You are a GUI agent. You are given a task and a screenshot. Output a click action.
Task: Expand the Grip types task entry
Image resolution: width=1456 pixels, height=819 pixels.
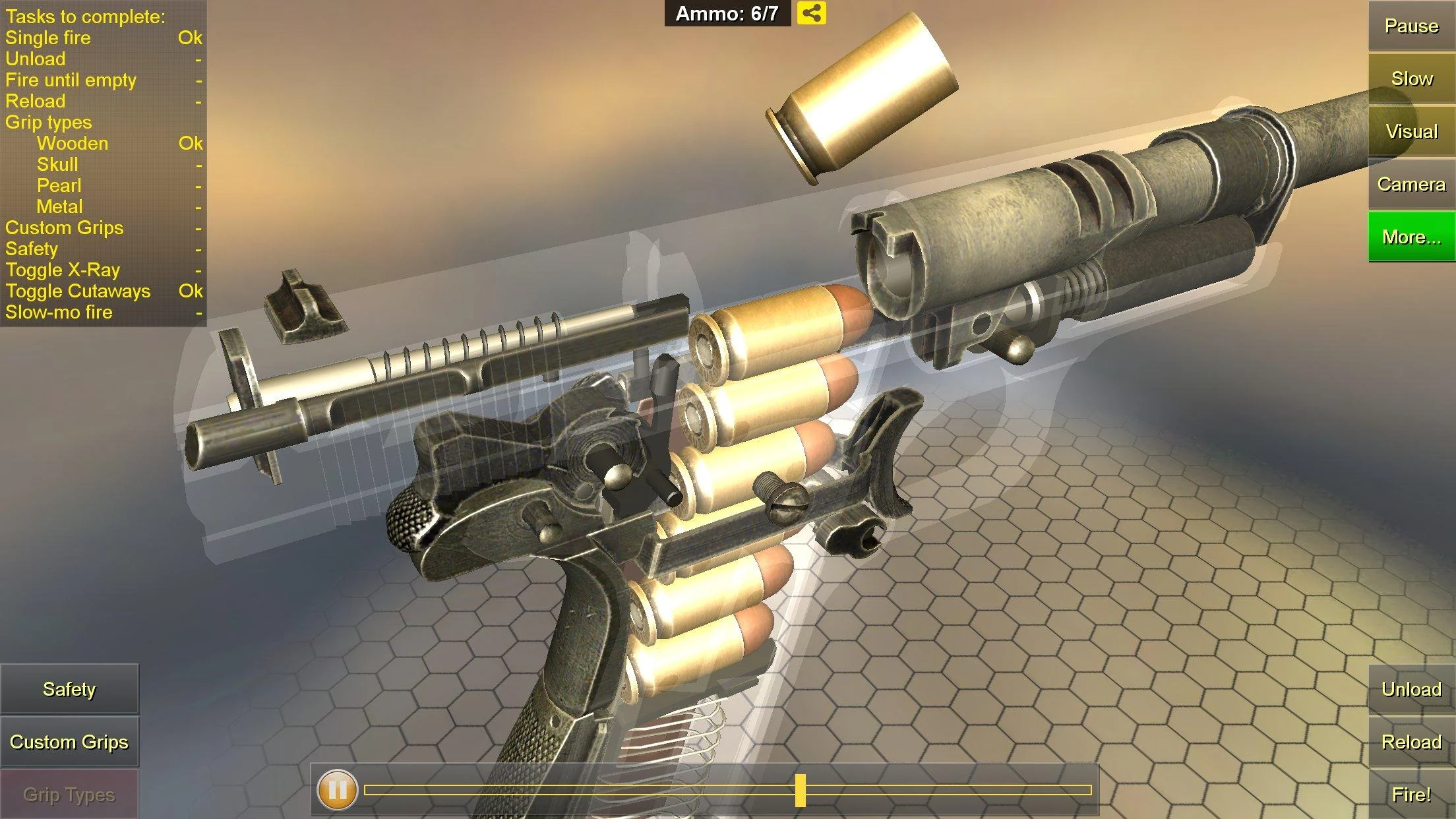[49, 122]
